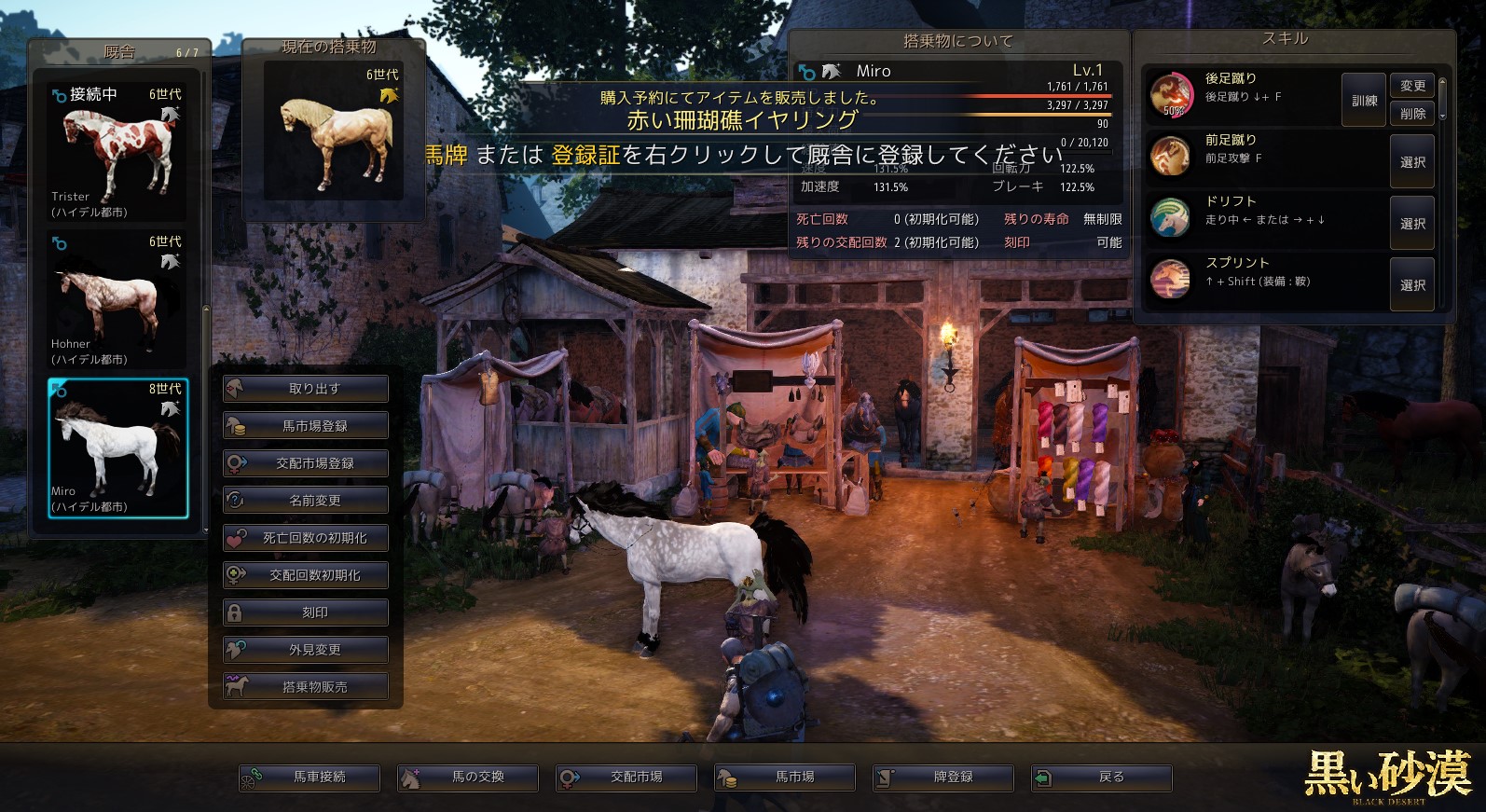The width and height of the screenshot is (1486, 812).
Task: Click 死亡回数の初期化 death count reset
Action: (x=306, y=538)
